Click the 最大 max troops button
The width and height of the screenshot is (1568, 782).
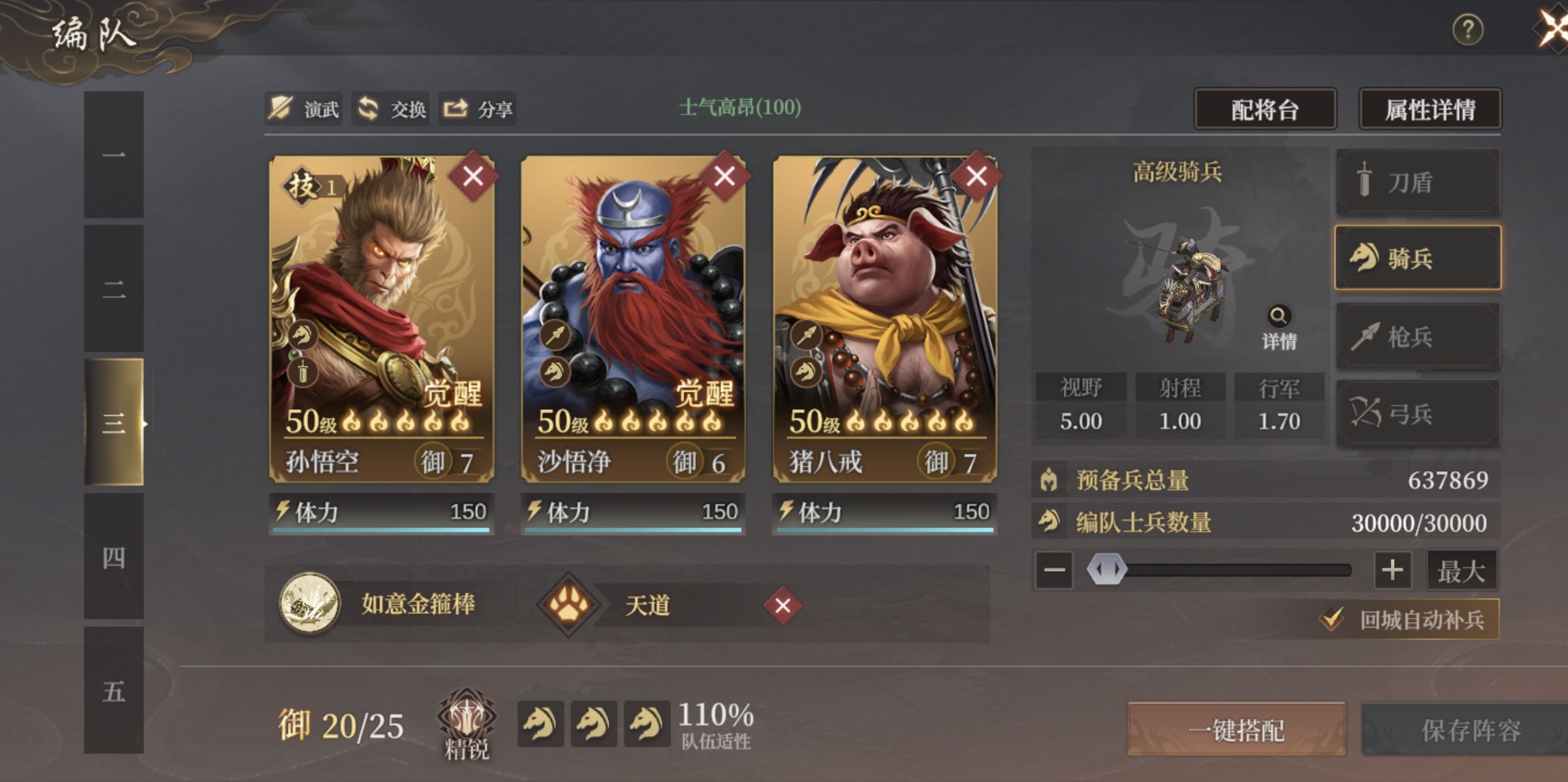1462,569
